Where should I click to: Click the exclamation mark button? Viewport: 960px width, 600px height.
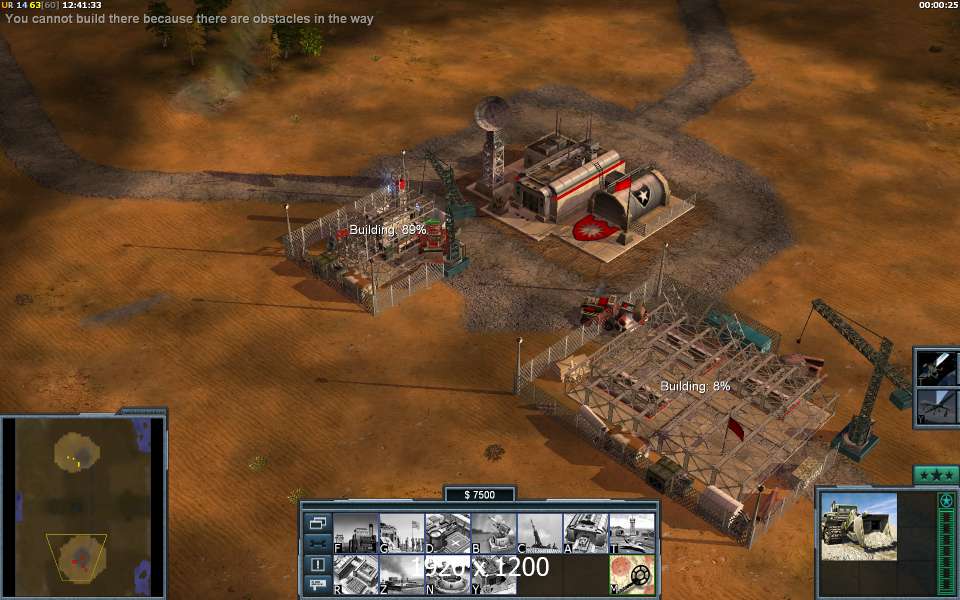click(x=318, y=564)
